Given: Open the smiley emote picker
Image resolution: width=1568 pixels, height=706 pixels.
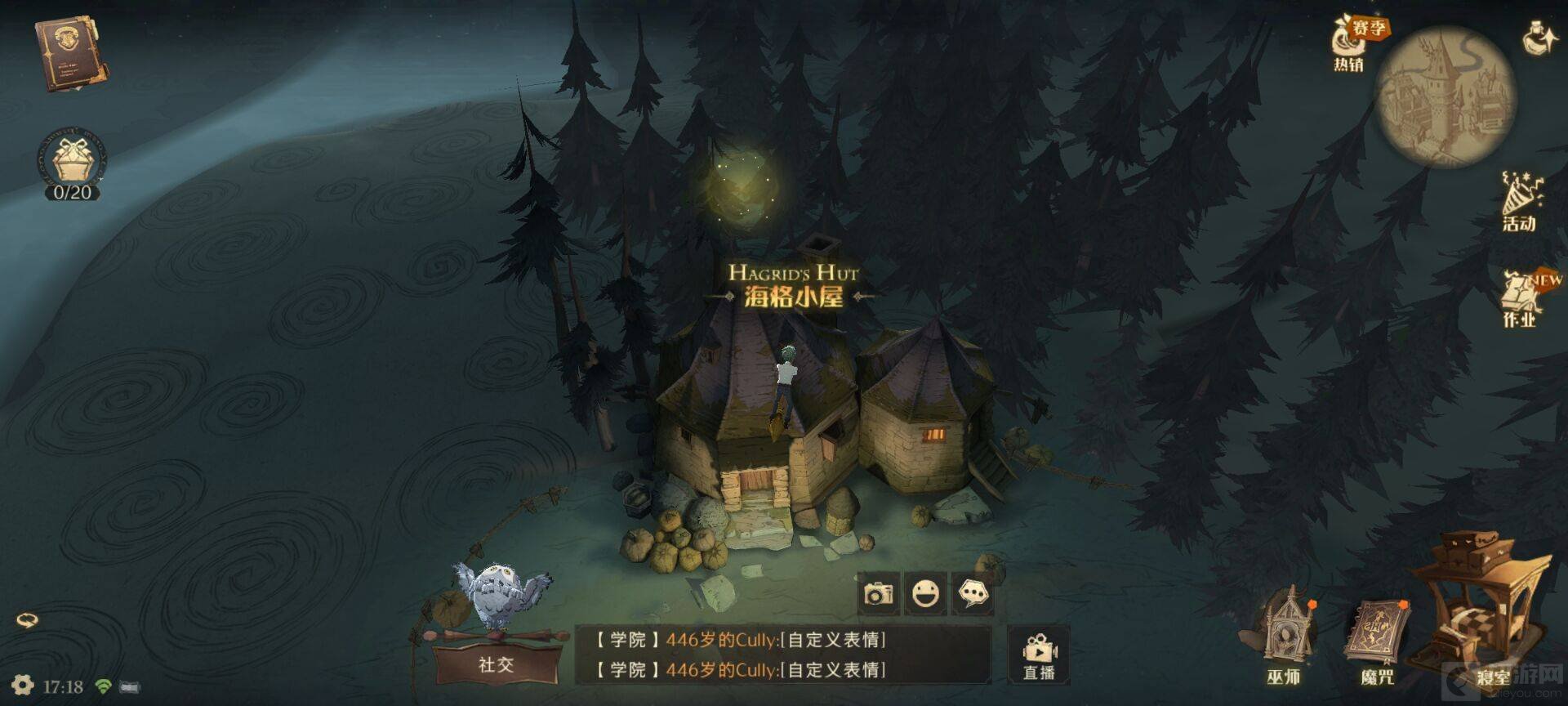Looking at the screenshot, I should (x=925, y=593).
